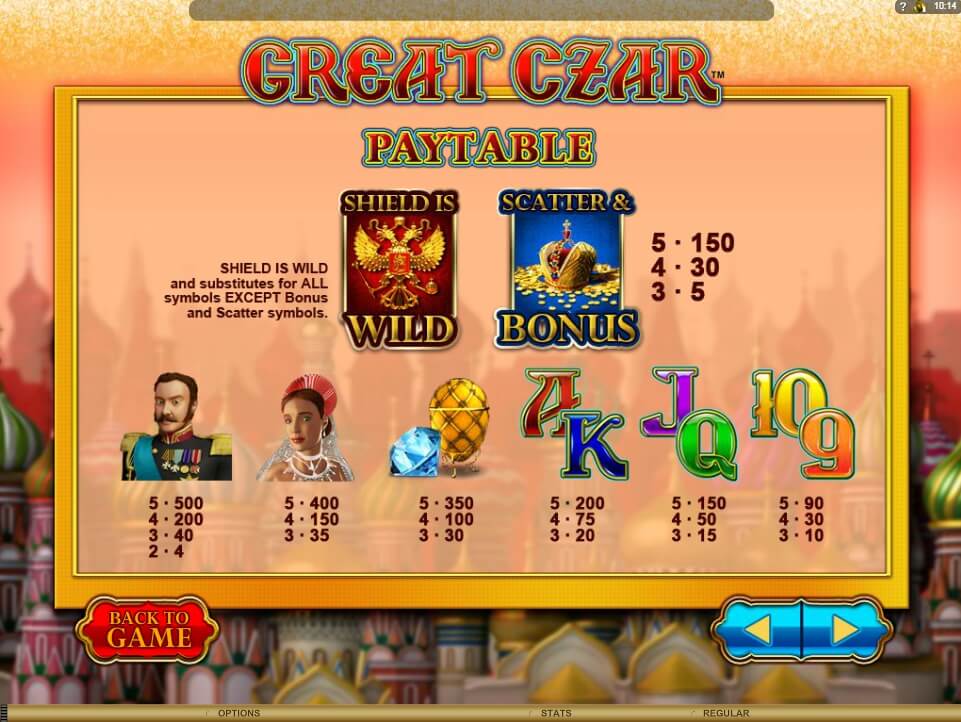
Task: Return to the game with Back to Game
Action: pyautogui.click(x=148, y=630)
